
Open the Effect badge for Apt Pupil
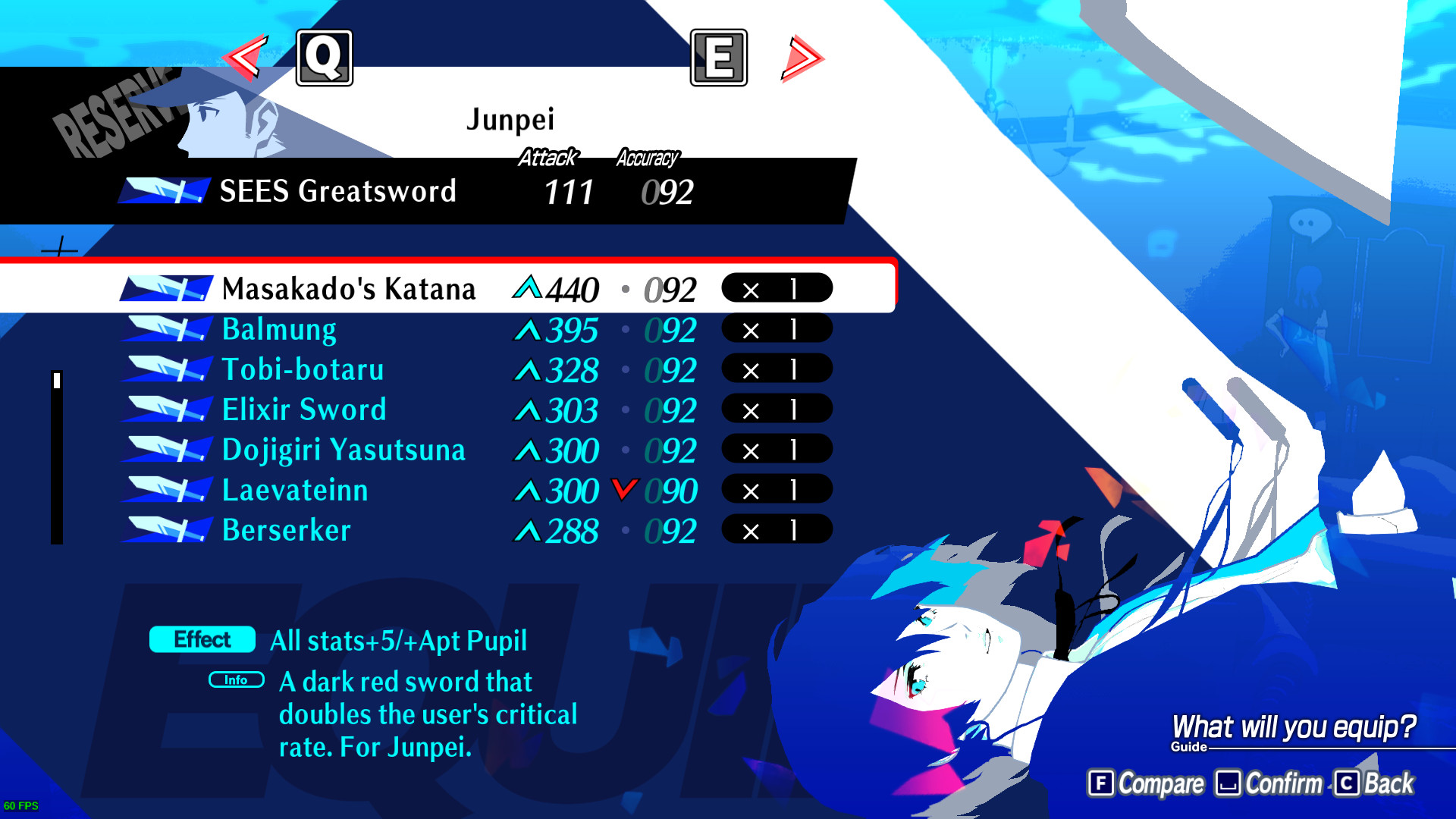click(201, 640)
